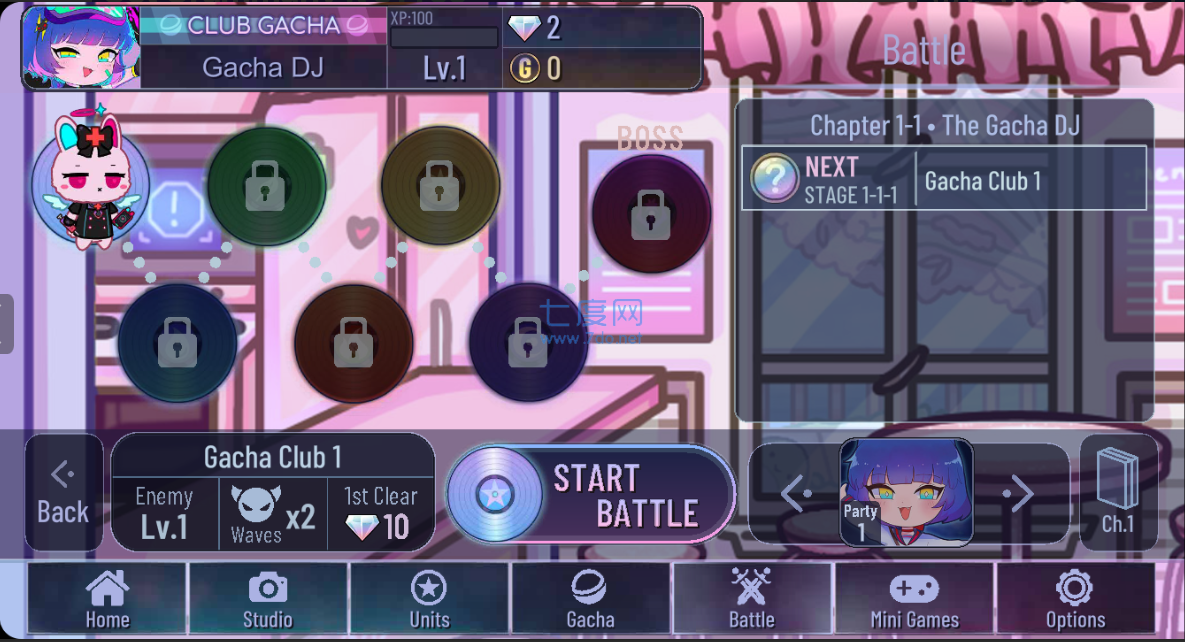This screenshot has width=1185, height=642.
Task: Open the Options menu
Action: click(x=1075, y=598)
